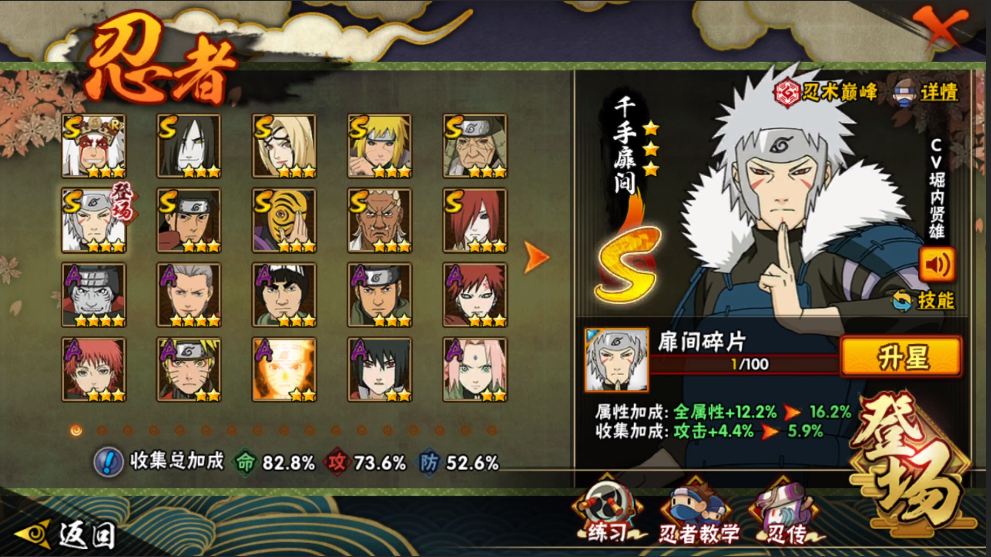Open the 练习 practice mode
The height and width of the screenshot is (557, 991).
[x=607, y=511]
